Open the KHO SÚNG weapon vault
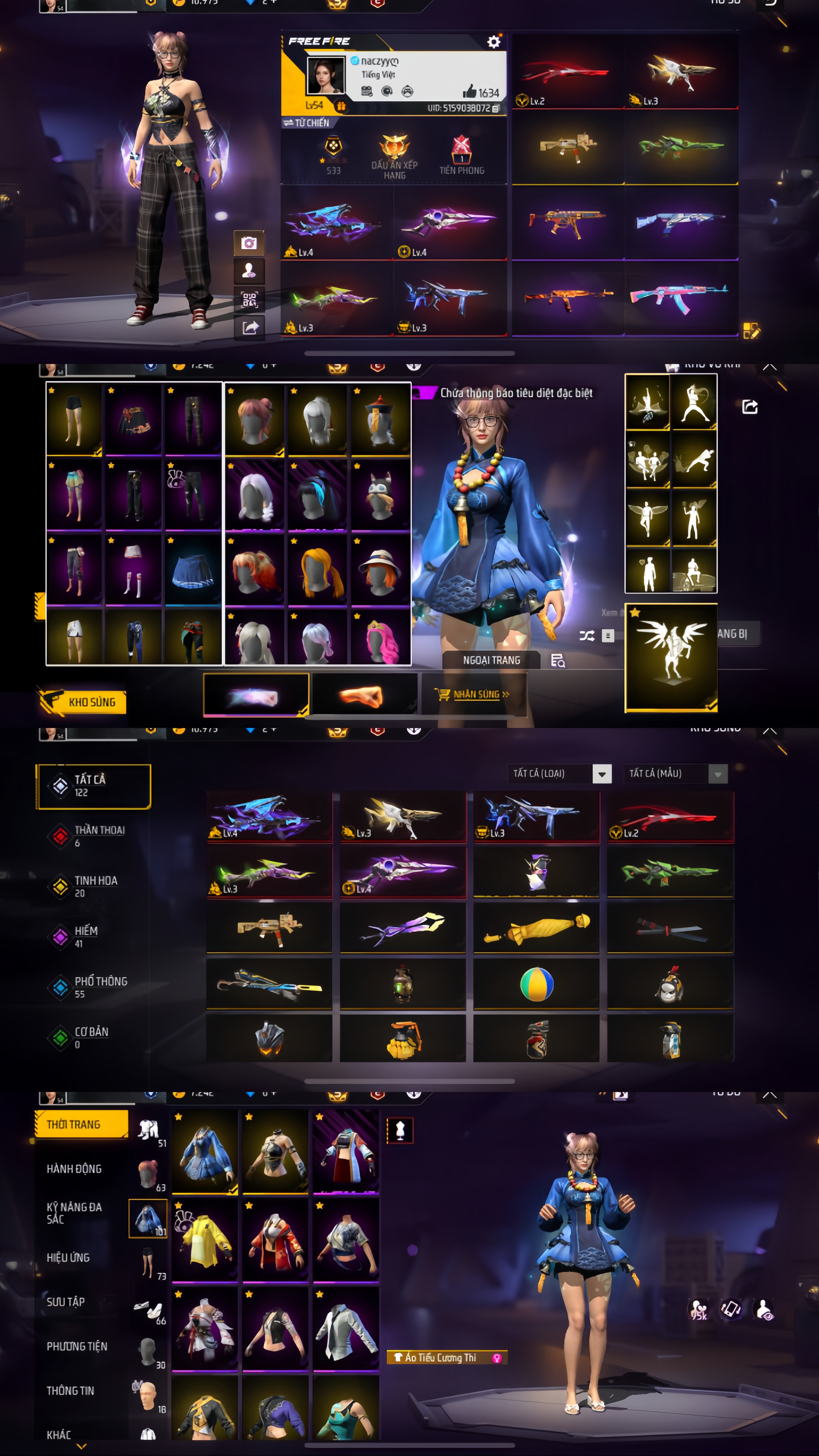The image size is (819, 1456). [x=82, y=702]
